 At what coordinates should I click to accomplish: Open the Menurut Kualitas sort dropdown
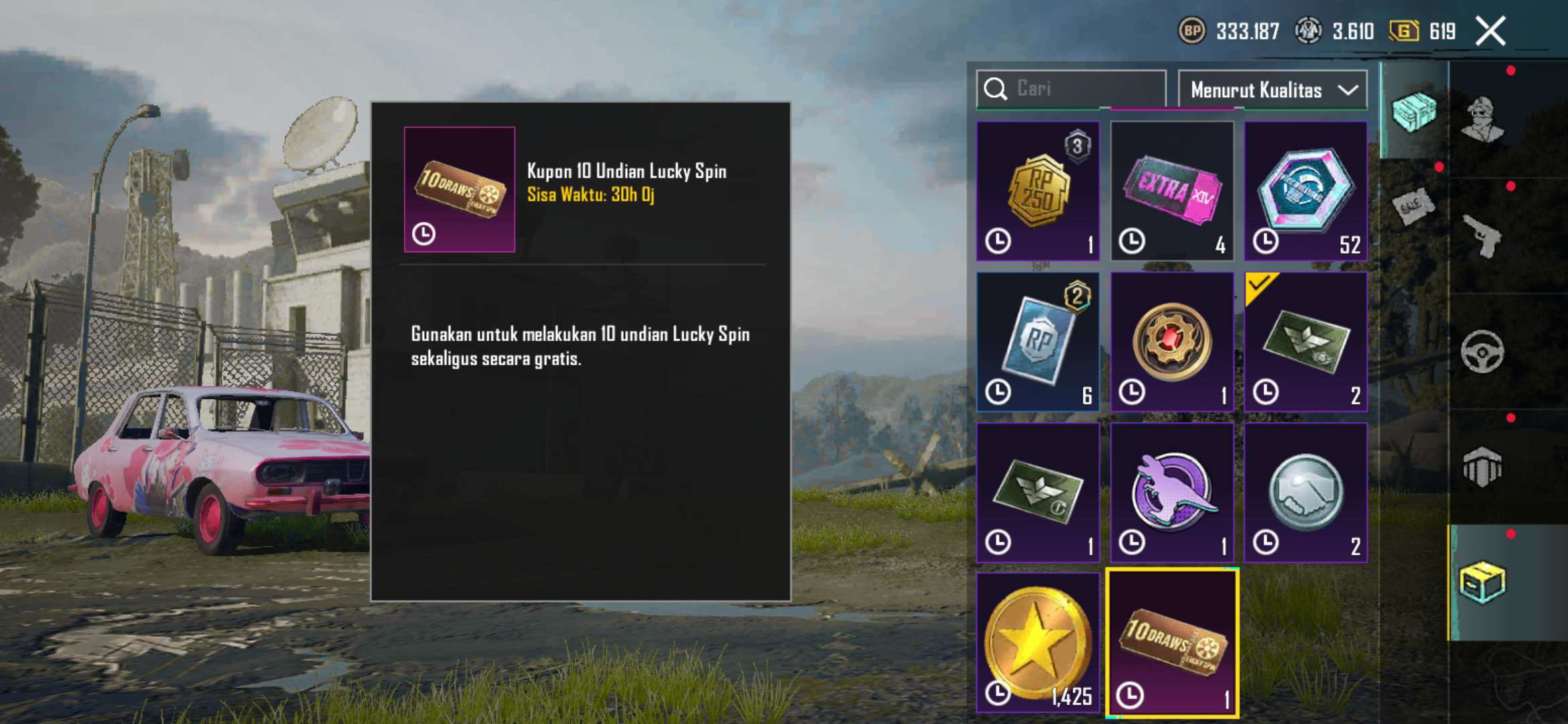pos(1272,90)
